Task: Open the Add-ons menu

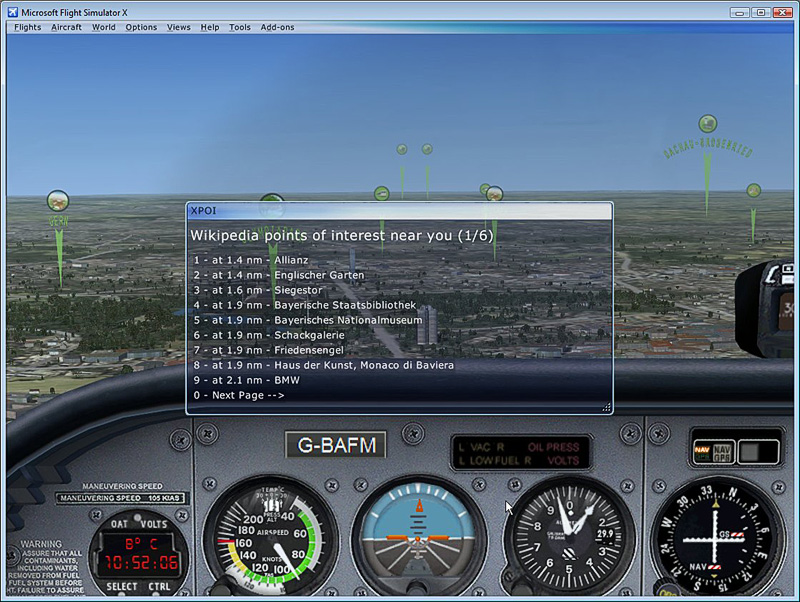Action: pos(278,27)
